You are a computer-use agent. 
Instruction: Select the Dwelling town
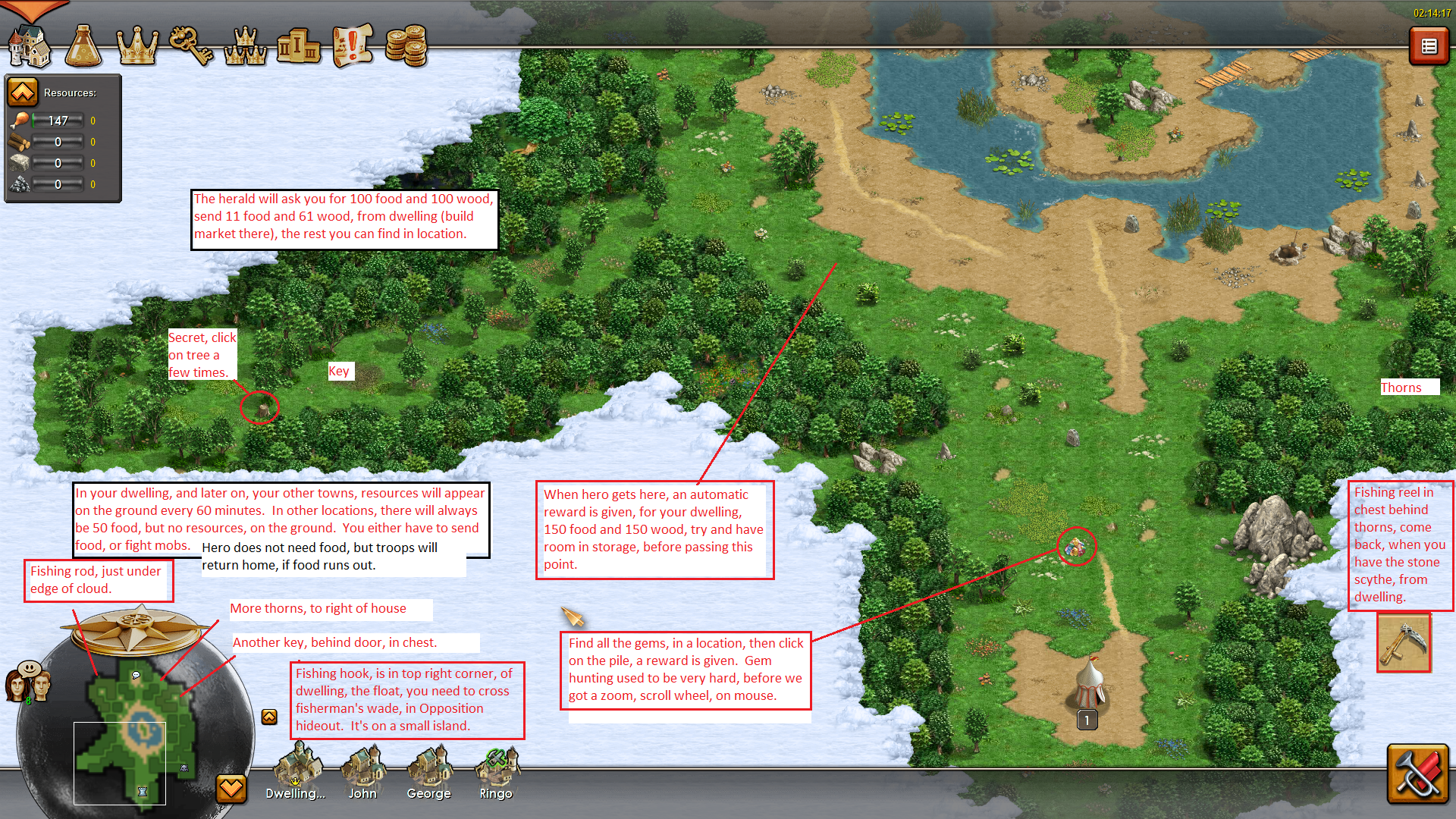point(295,770)
